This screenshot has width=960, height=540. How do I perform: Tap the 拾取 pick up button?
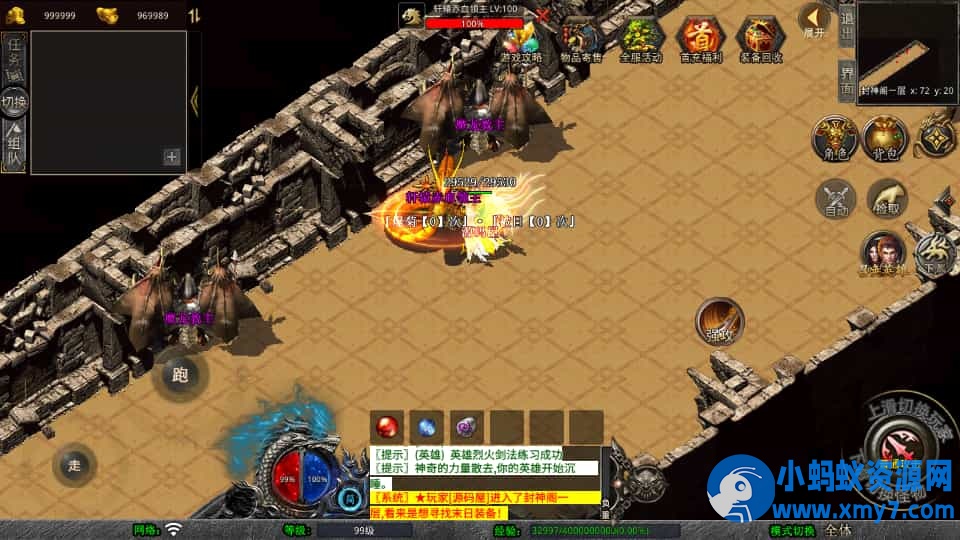886,199
